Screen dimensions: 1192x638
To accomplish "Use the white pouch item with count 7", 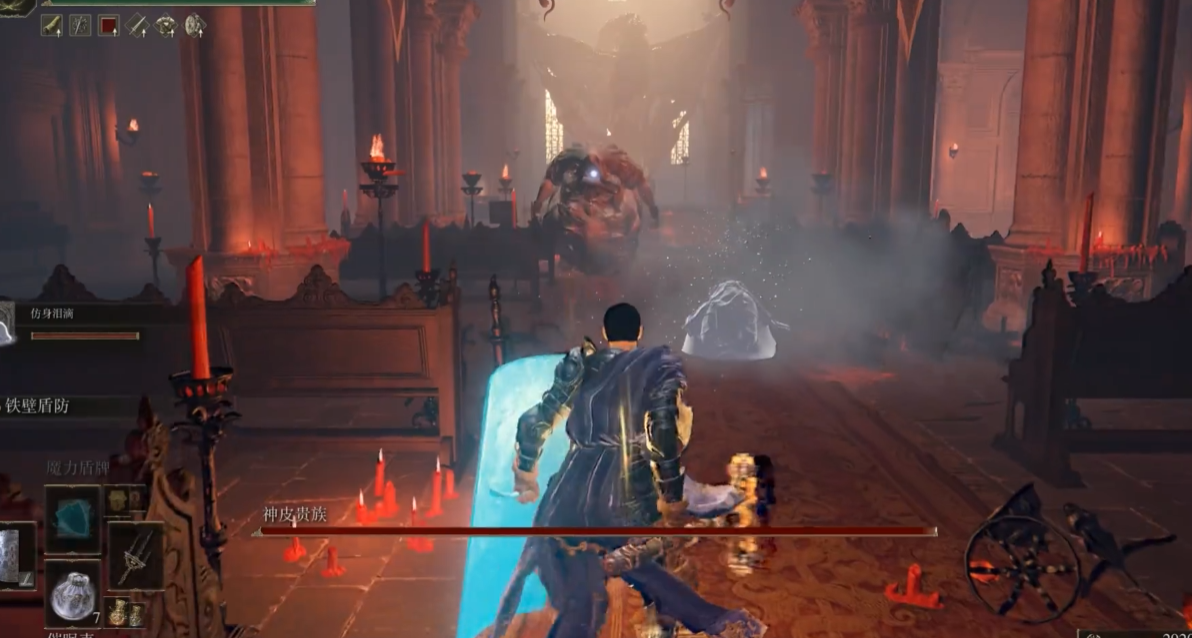I will tap(72, 592).
